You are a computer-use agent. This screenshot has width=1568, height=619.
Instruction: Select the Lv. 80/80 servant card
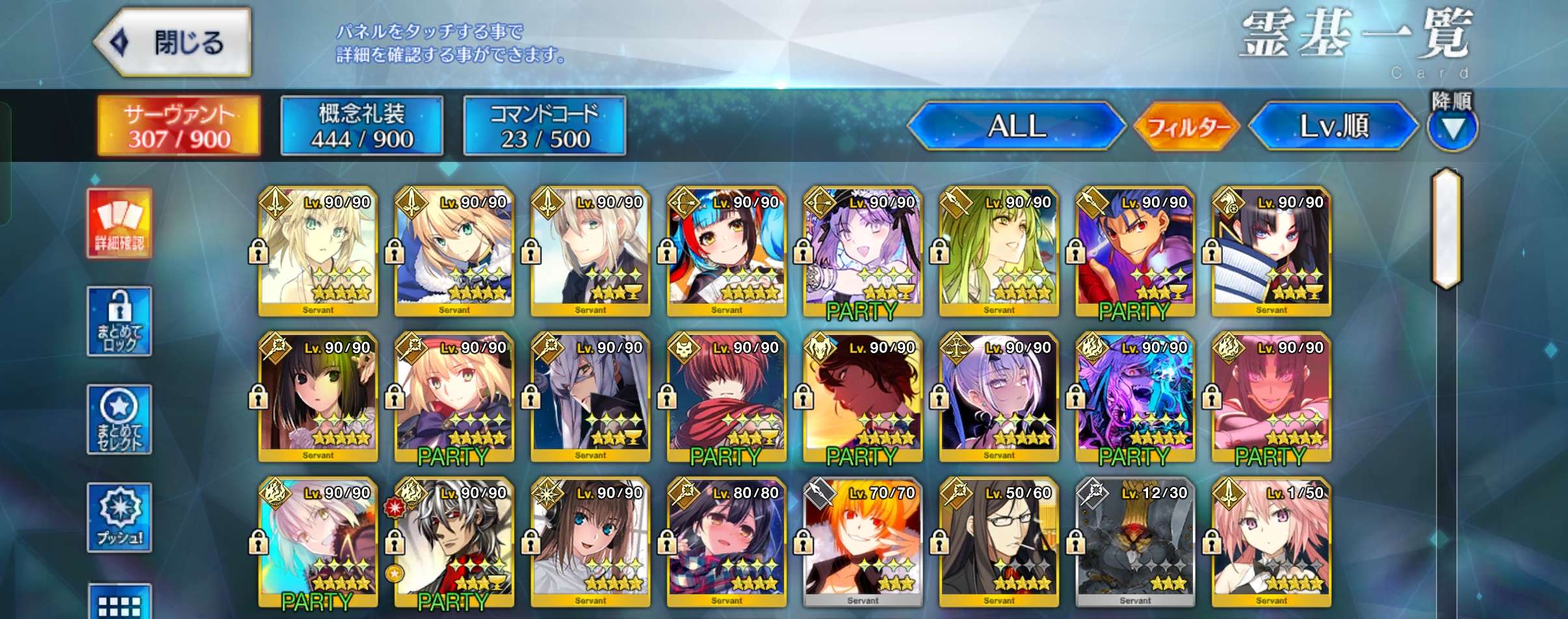[727, 544]
